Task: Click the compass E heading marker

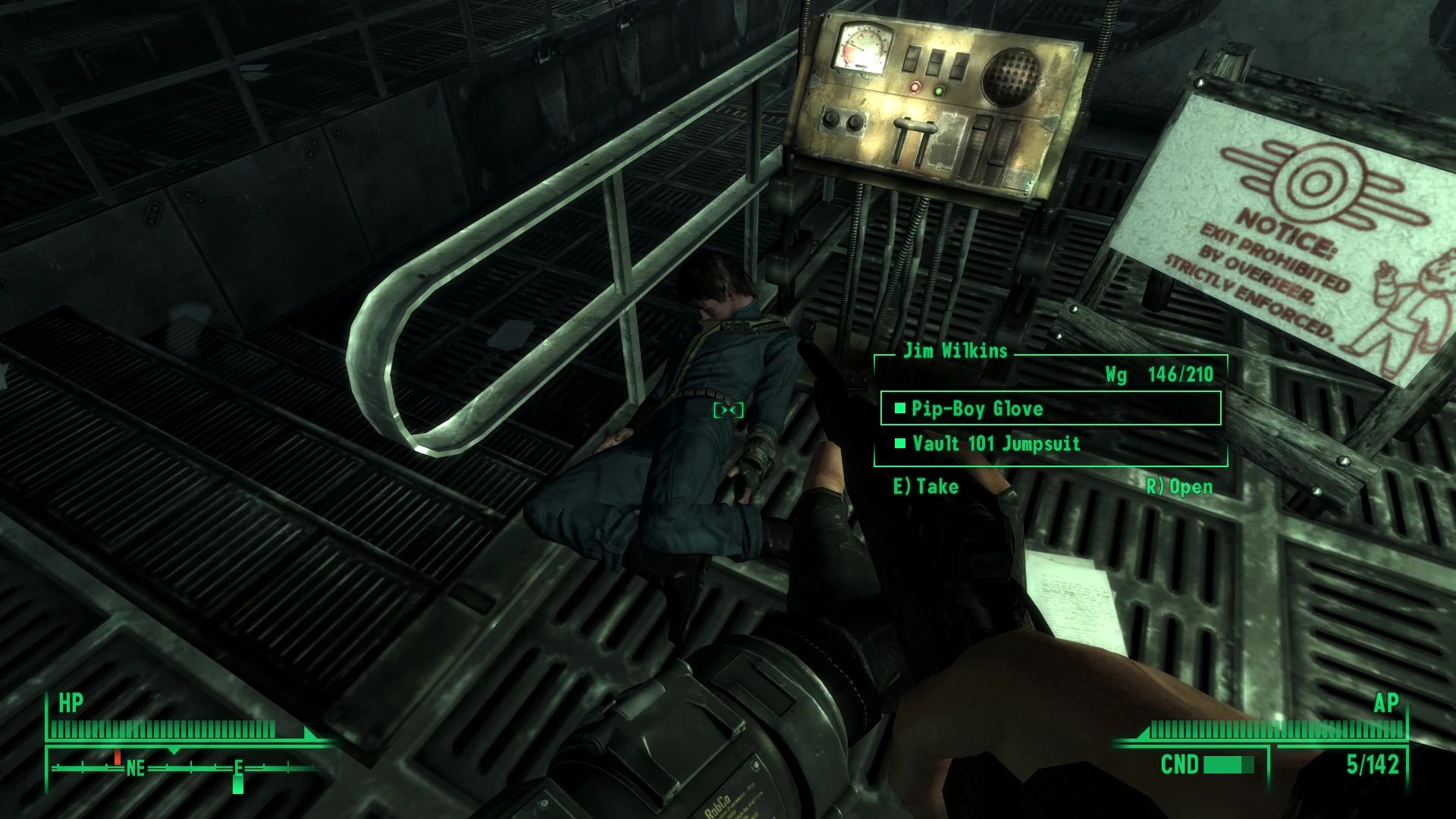Action: coord(237,767)
